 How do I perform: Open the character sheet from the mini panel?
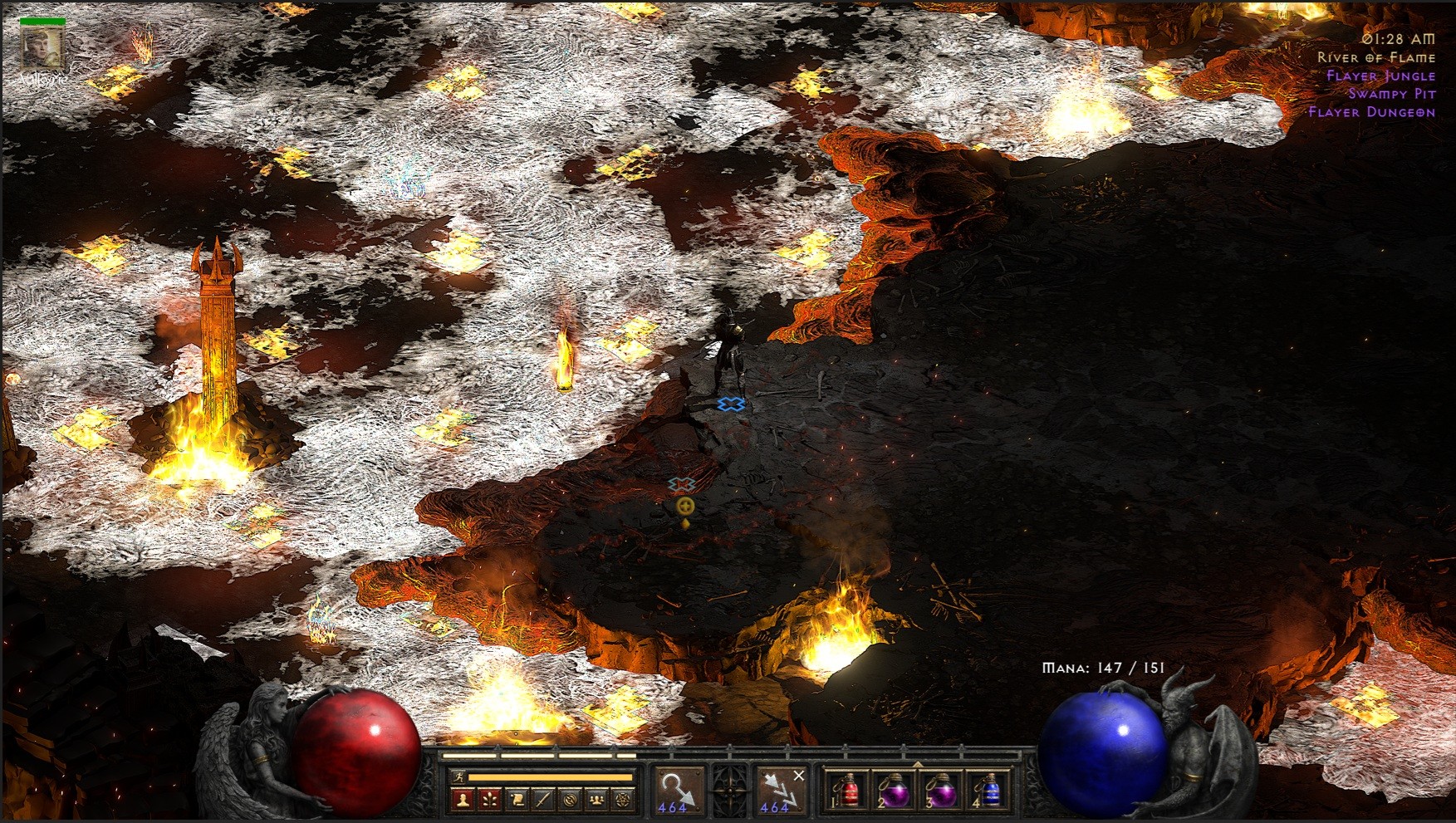pyautogui.click(x=463, y=800)
